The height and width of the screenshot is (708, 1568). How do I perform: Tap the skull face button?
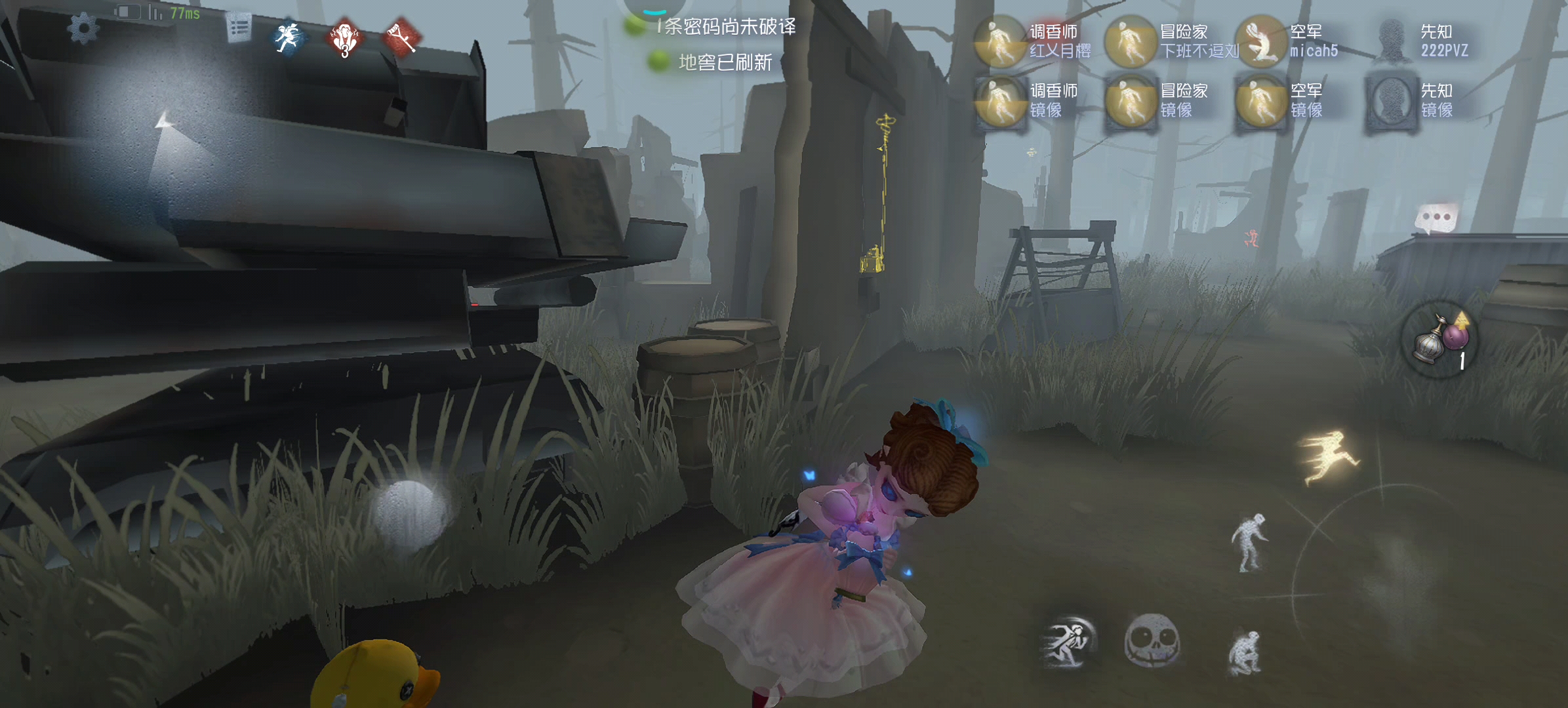1152,640
